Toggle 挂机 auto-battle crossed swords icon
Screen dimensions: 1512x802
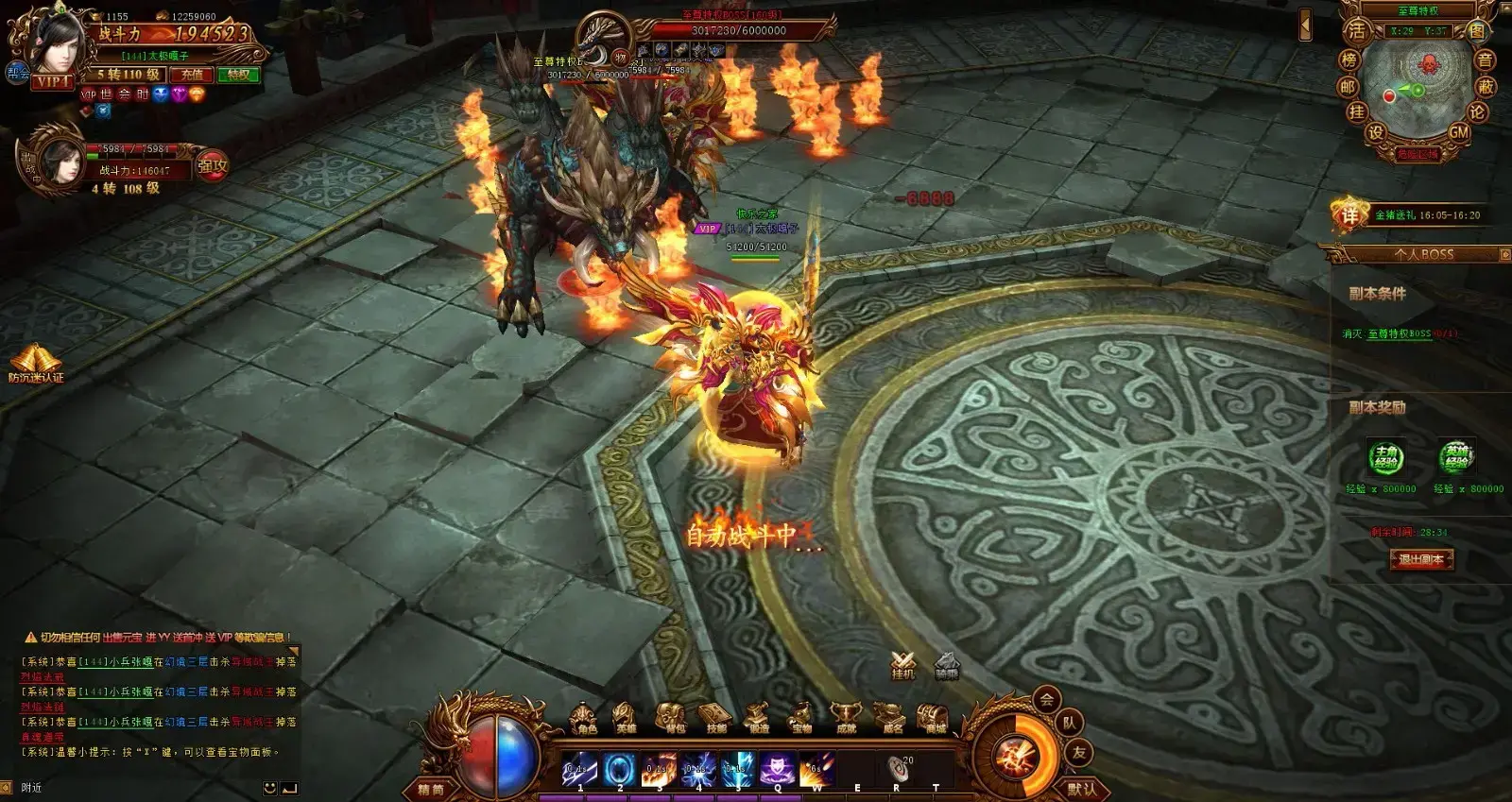coord(903,665)
